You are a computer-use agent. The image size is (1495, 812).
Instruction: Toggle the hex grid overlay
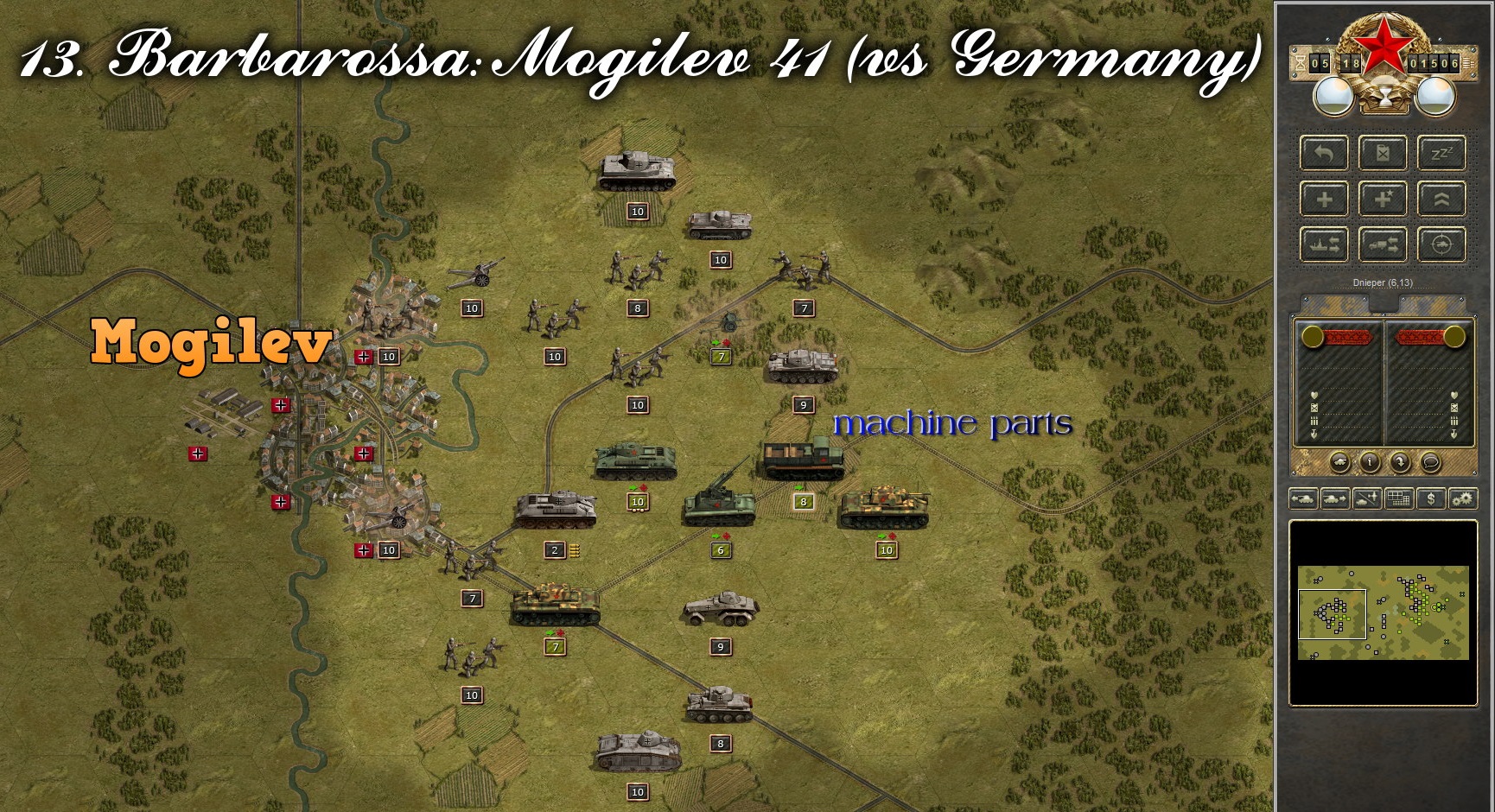pos(1398,498)
